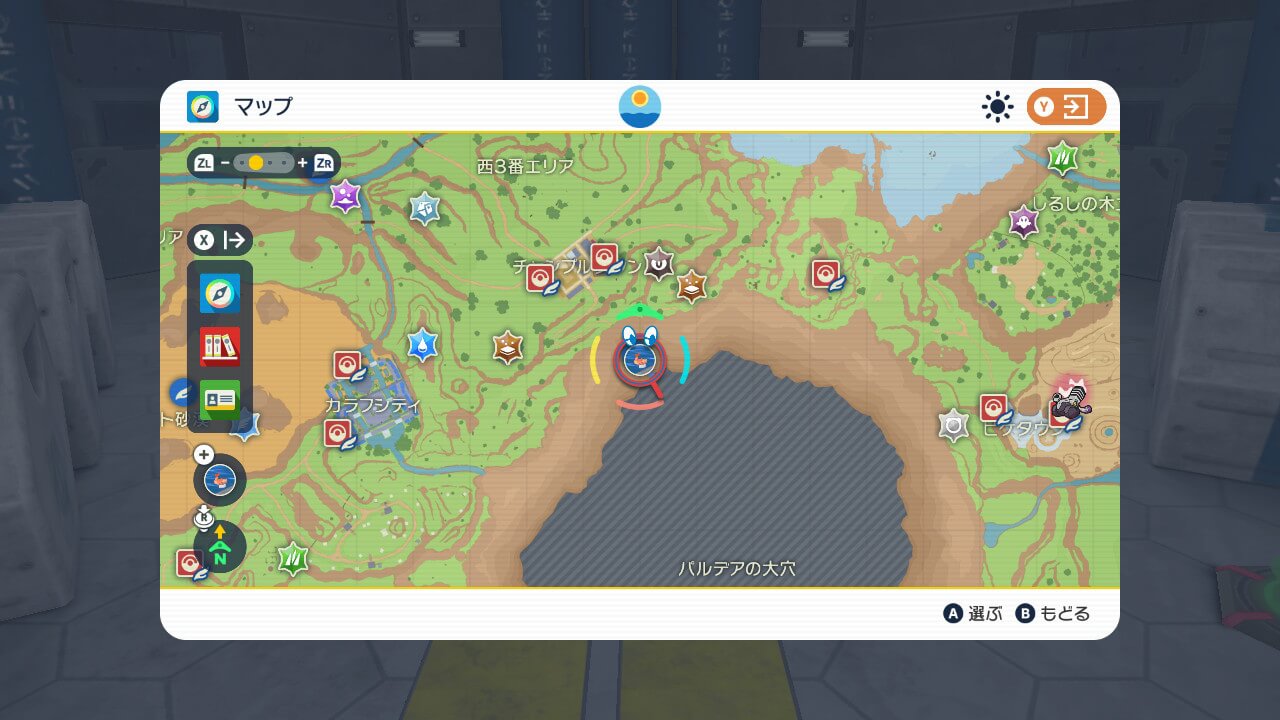1280x720 pixels.
Task: Select the blue water-drop Tera raid crystal
Action: pos(423,344)
